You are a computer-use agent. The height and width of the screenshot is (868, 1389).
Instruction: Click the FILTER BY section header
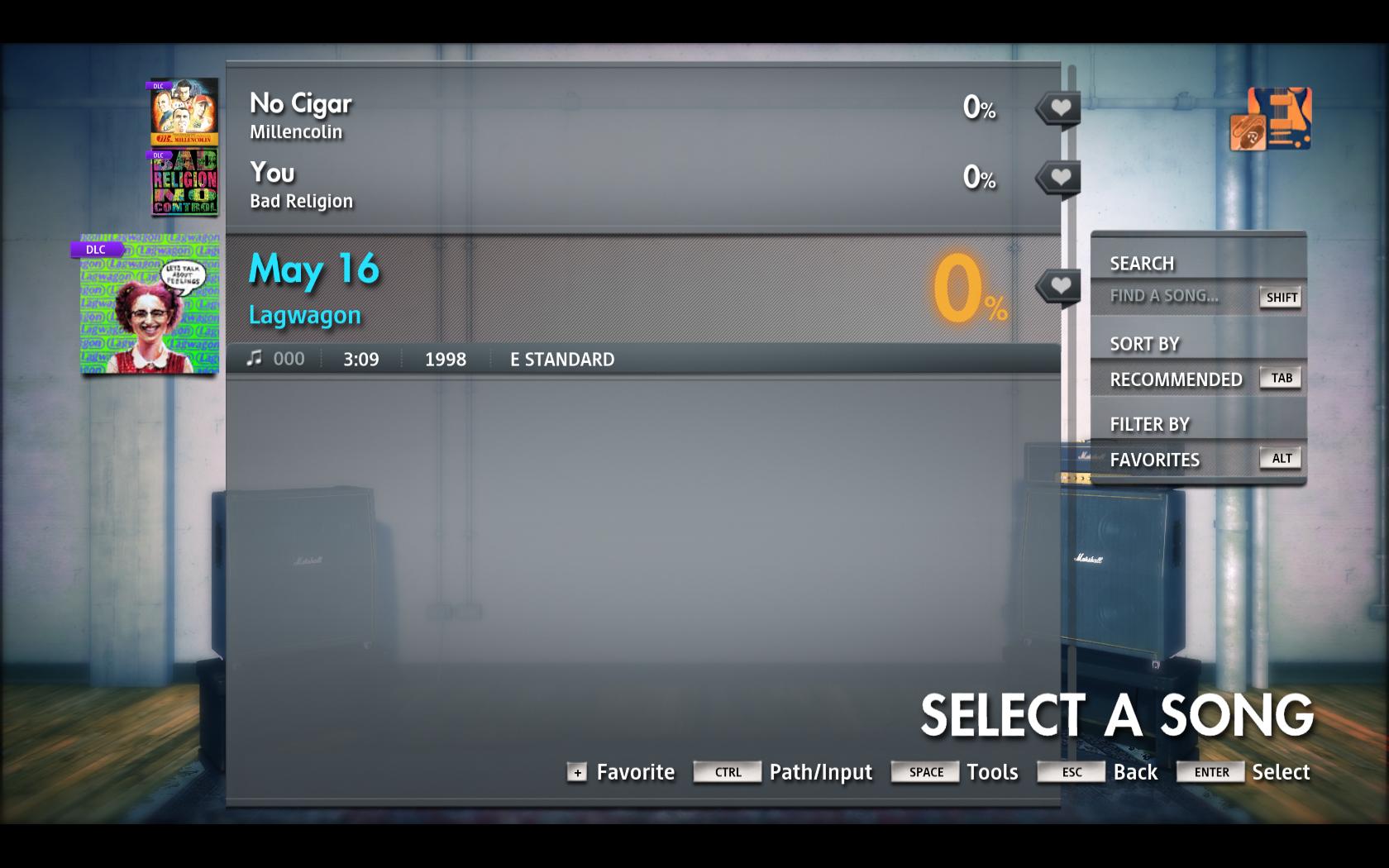(1149, 423)
